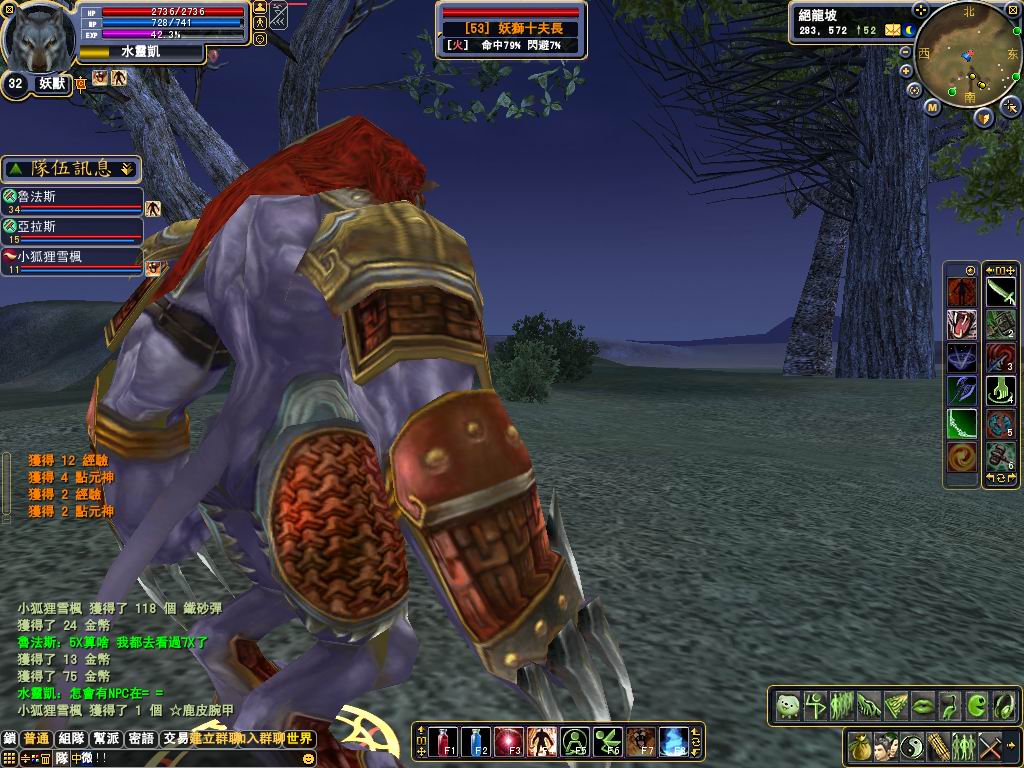Open the 交易 trade chat tab
The image size is (1024, 768).
point(176,739)
